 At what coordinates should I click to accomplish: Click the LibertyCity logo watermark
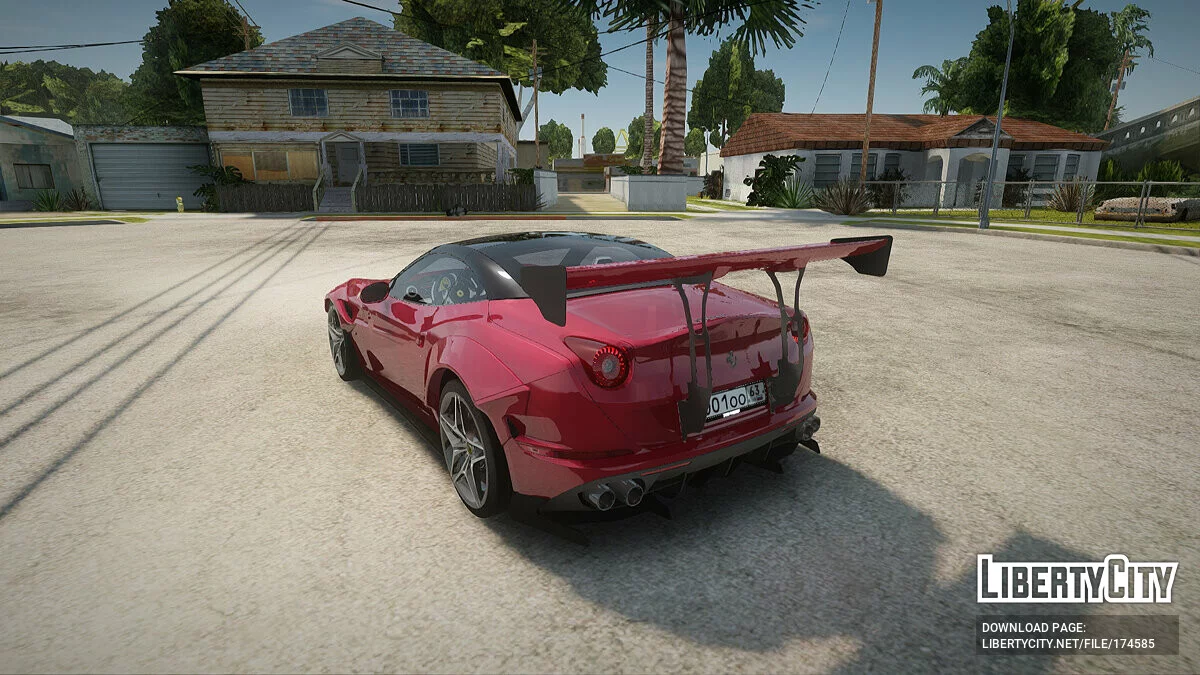click(1077, 579)
